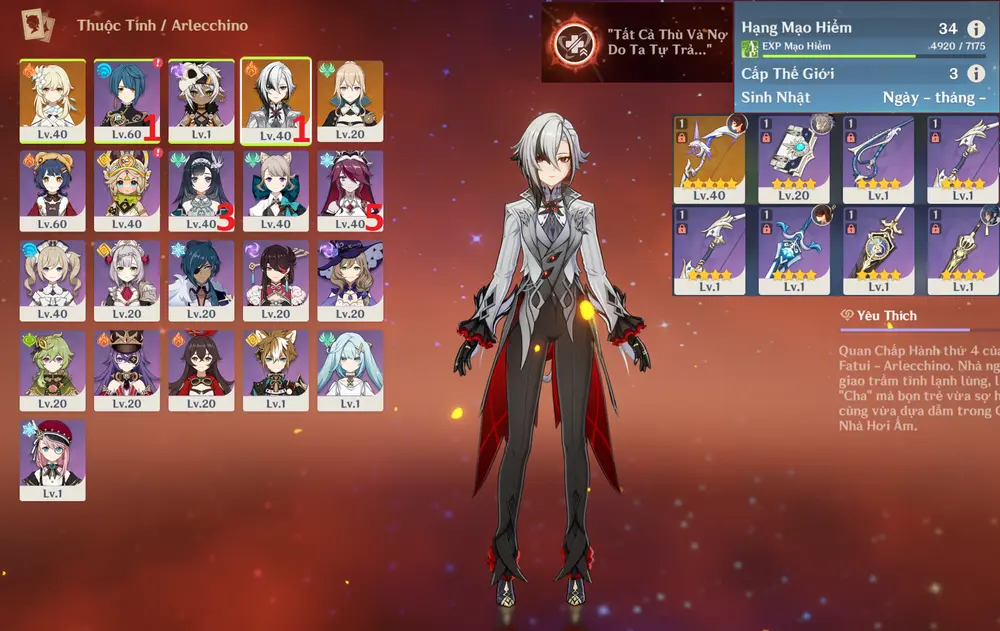The width and height of the screenshot is (1000, 631).
Task: Choose the blonde Traveler Lv.40 portrait
Action: [52, 101]
